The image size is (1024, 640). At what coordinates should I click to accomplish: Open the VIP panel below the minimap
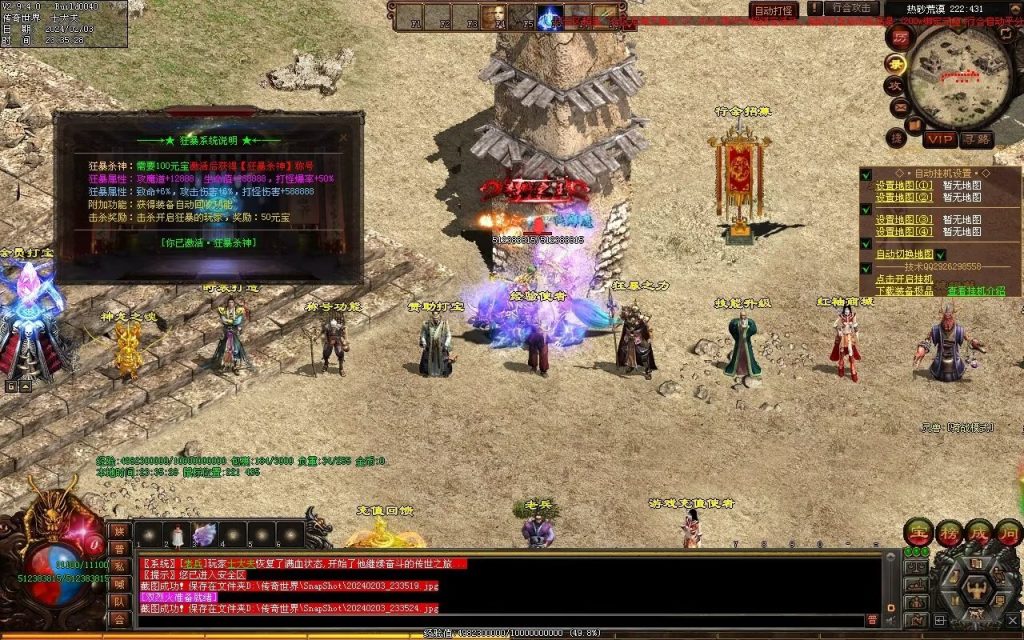[939, 139]
